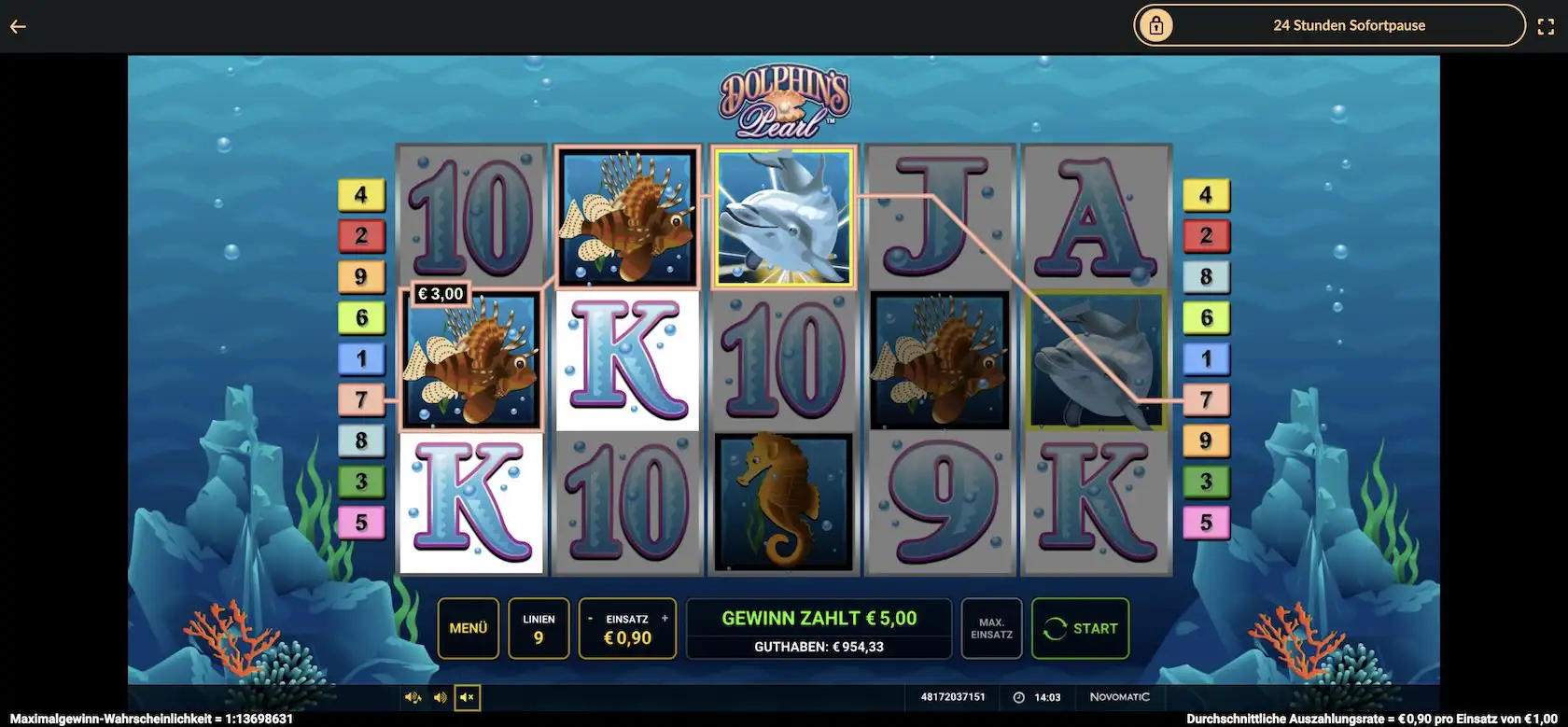
Task: Open the MENÜ panel
Action: [x=469, y=628]
